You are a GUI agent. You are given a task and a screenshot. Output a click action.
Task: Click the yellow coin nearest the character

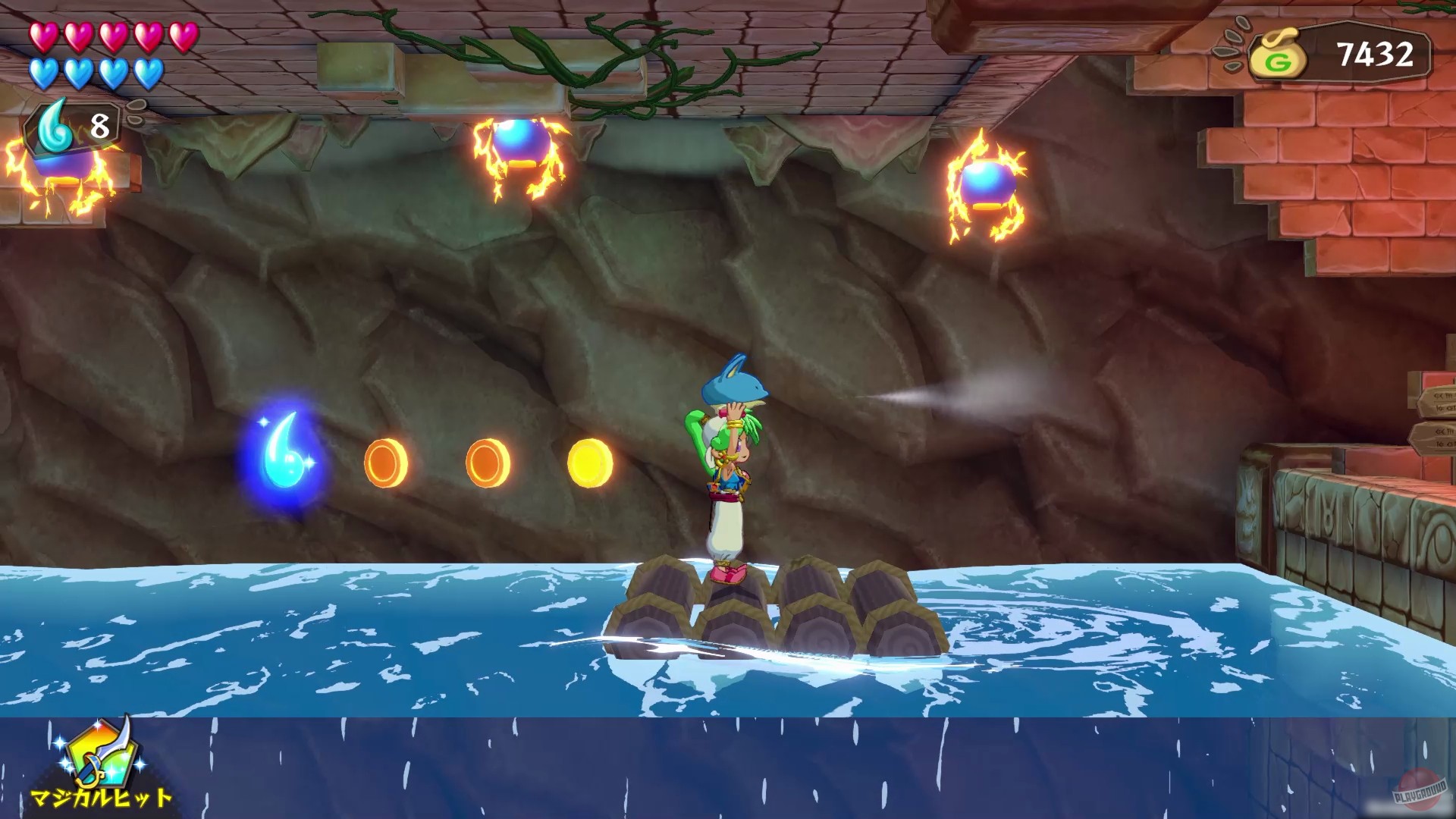590,461
